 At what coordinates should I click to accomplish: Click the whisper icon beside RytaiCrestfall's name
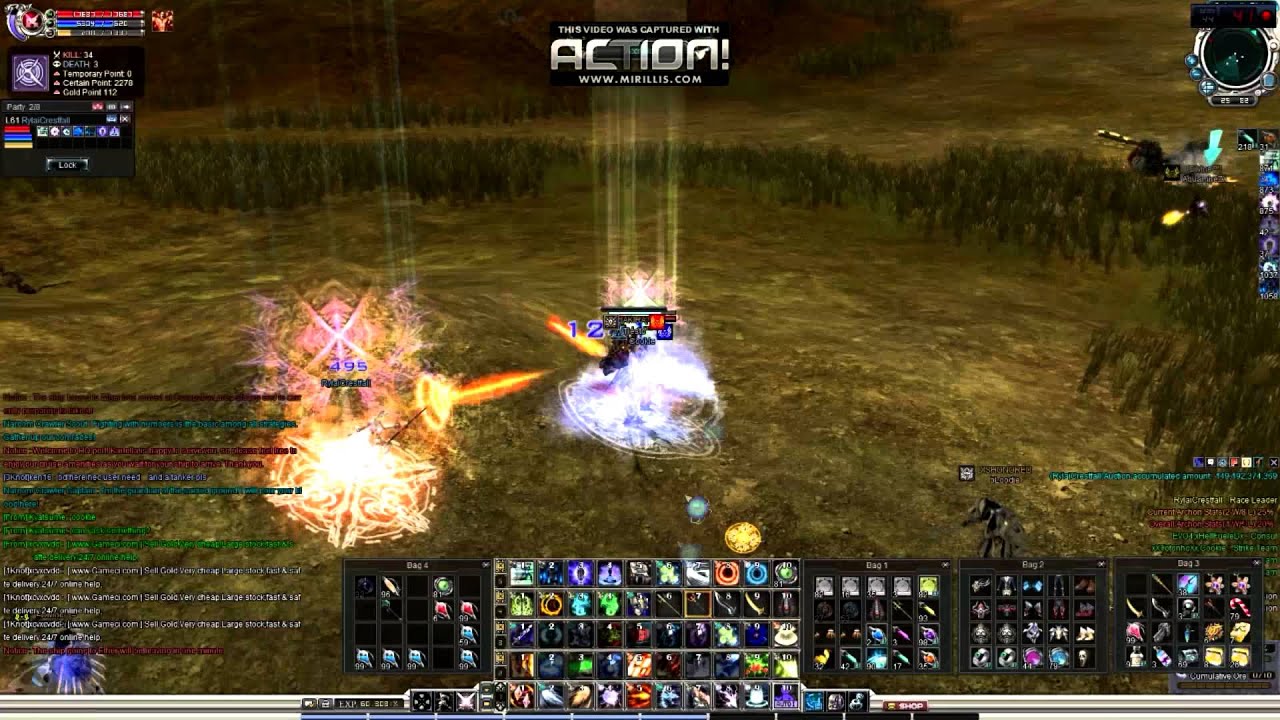click(112, 118)
